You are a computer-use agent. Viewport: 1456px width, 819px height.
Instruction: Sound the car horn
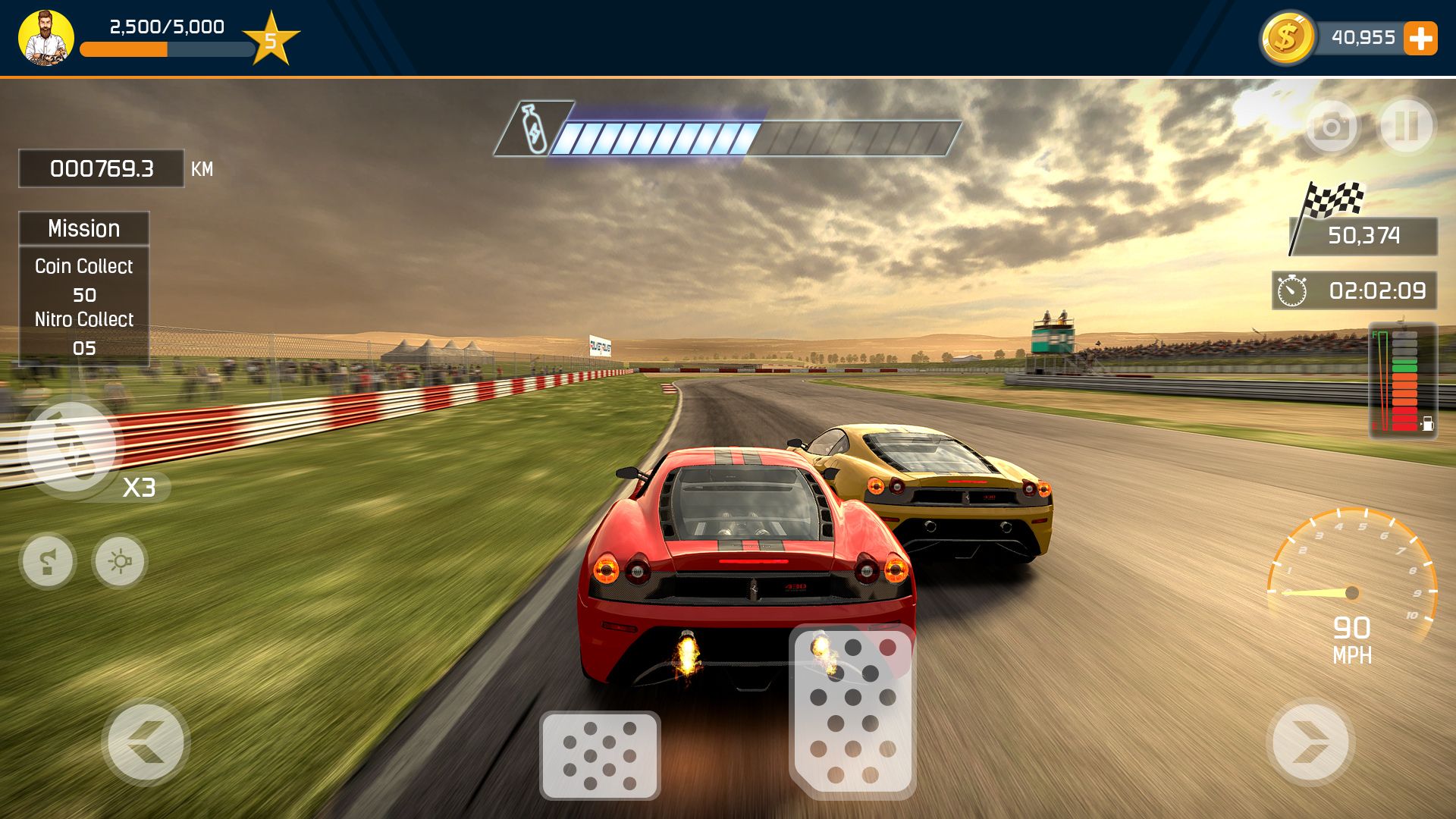(48, 562)
